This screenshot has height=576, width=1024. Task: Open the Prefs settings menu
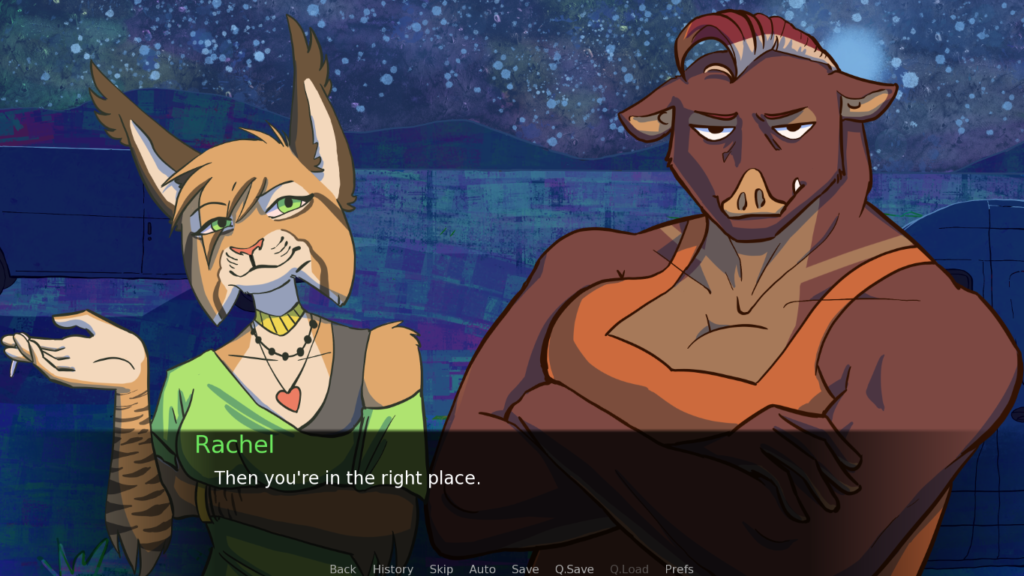coord(679,569)
